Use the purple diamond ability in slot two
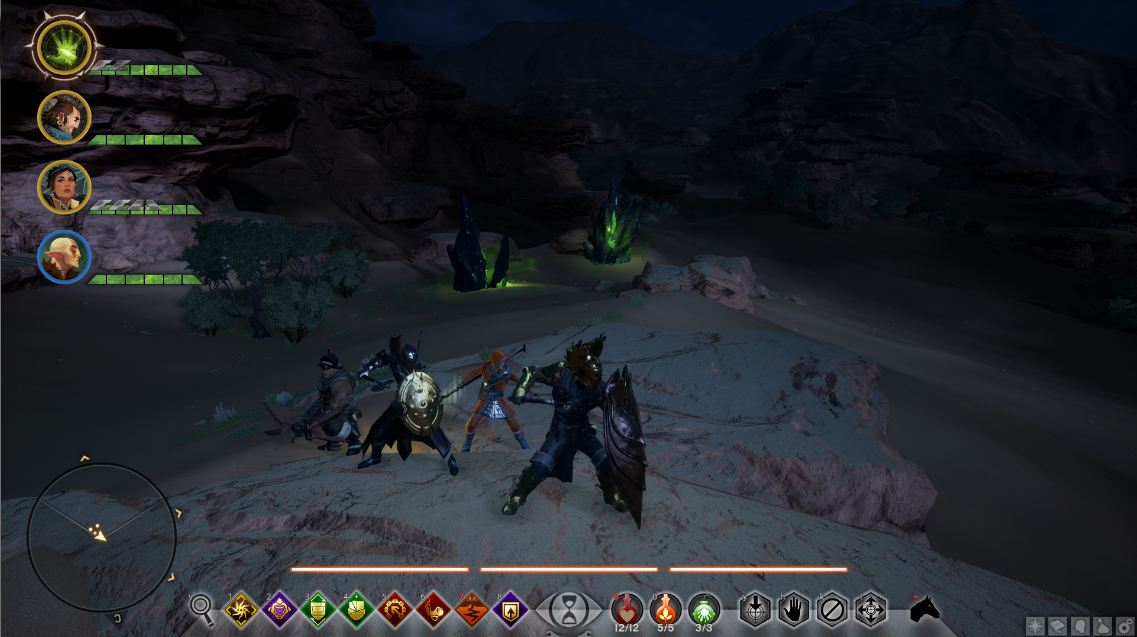 tap(280, 608)
